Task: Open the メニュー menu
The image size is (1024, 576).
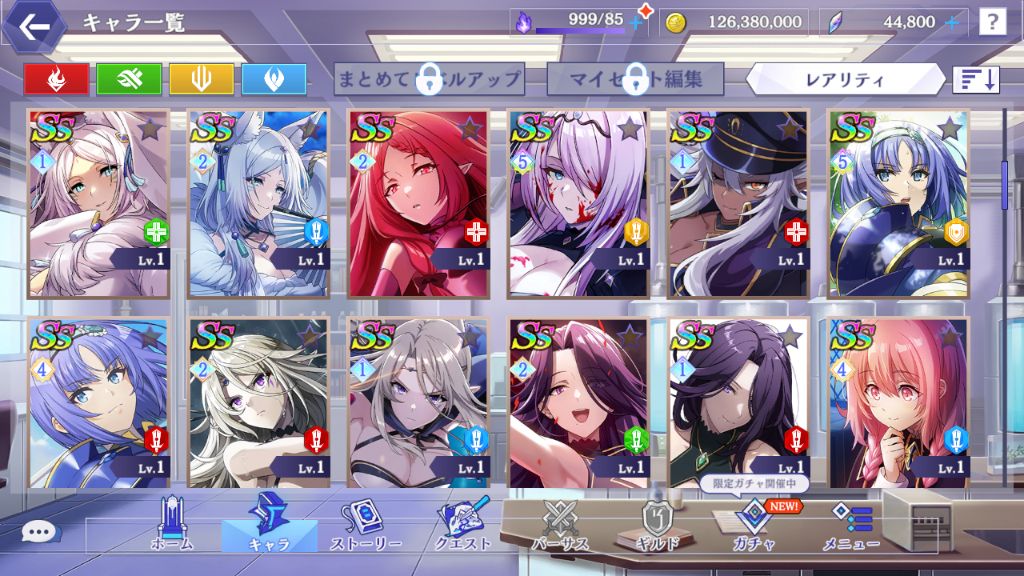Action: (x=851, y=525)
